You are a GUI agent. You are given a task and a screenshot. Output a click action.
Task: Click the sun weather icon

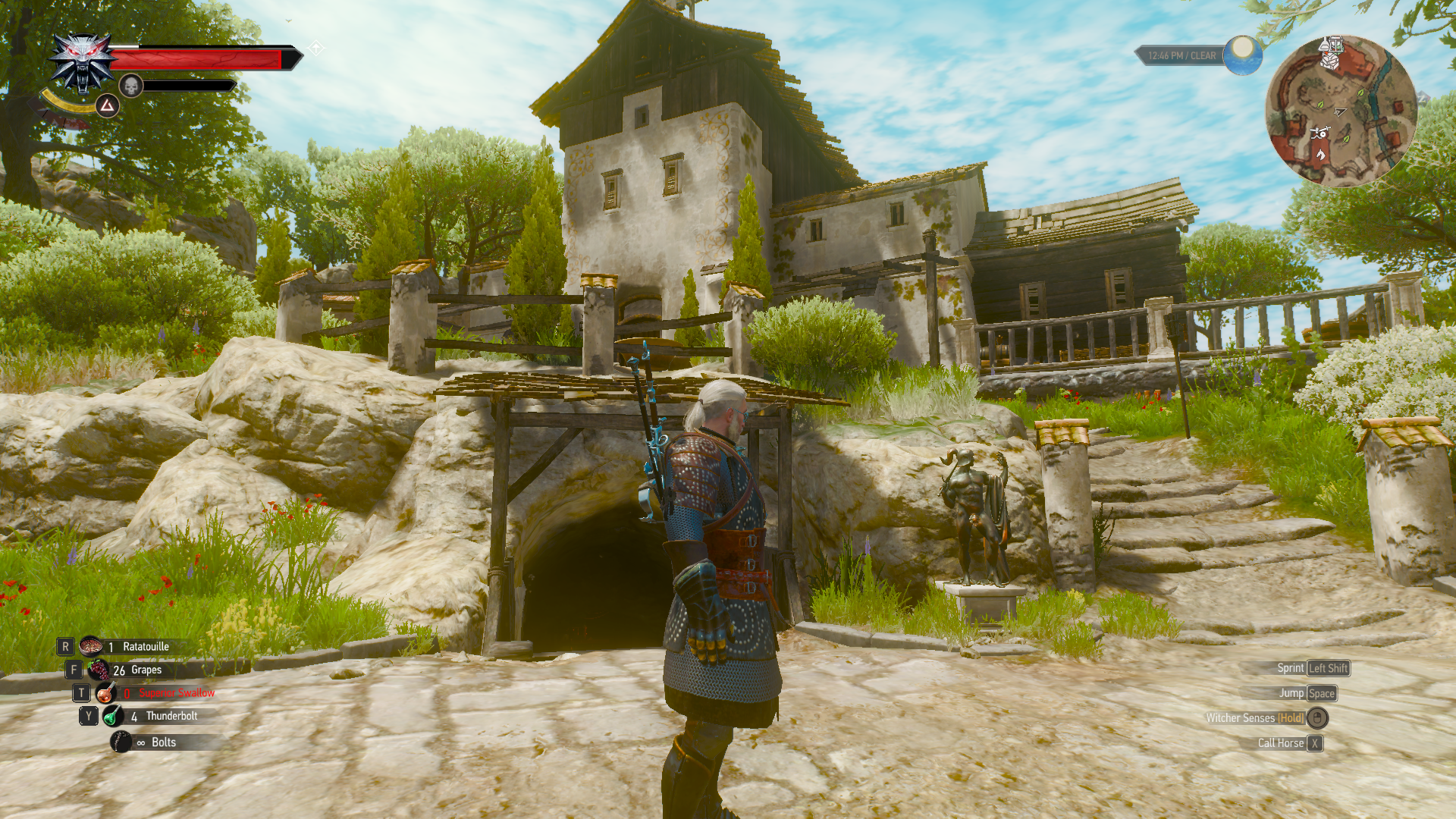click(1242, 55)
